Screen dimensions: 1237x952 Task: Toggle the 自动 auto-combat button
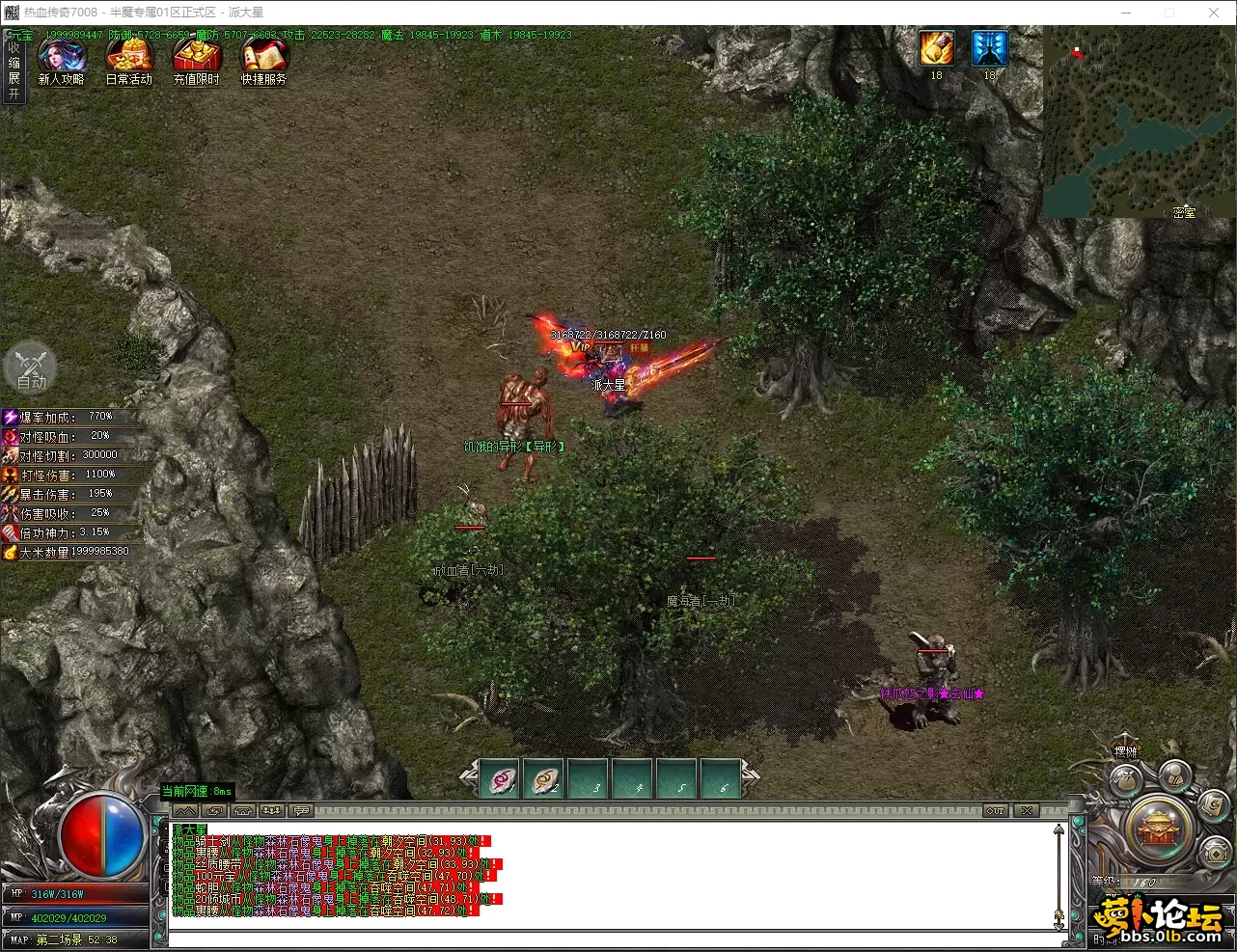pyautogui.click(x=31, y=368)
